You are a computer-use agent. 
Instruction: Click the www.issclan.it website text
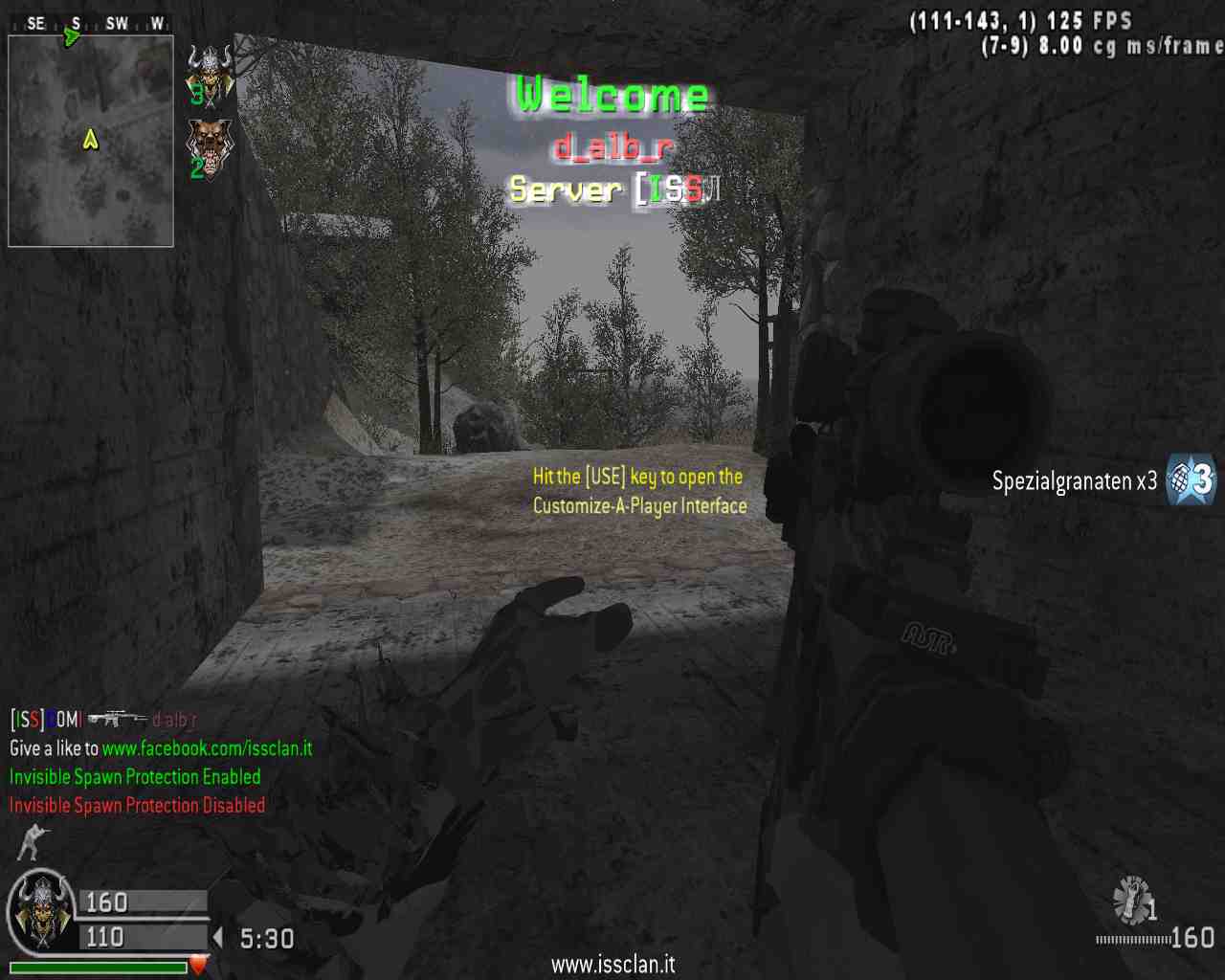coord(612,964)
